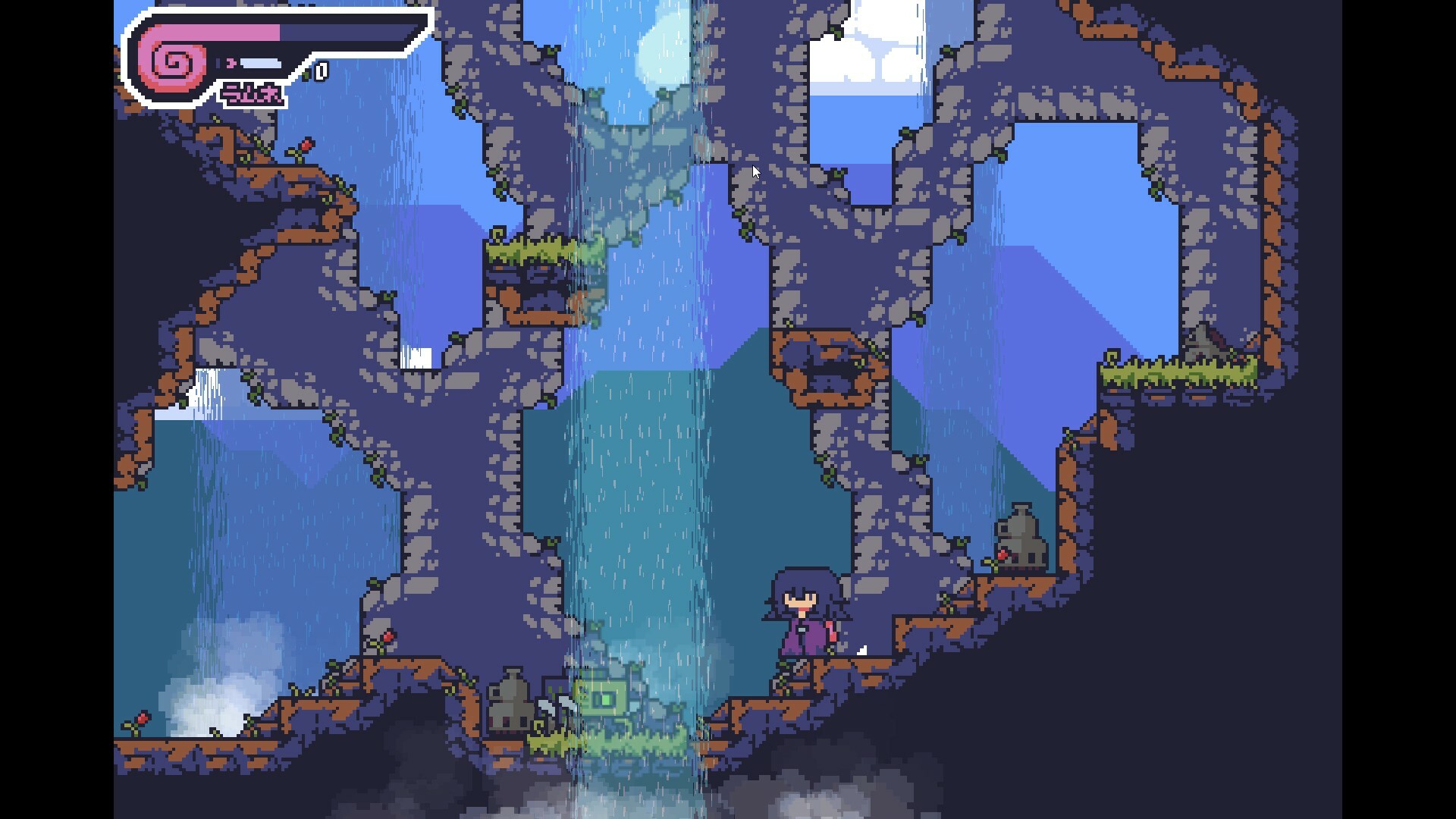Toggle the small stamina gauge under the health bar
This screenshot has height=819, width=1456.
(262, 64)
